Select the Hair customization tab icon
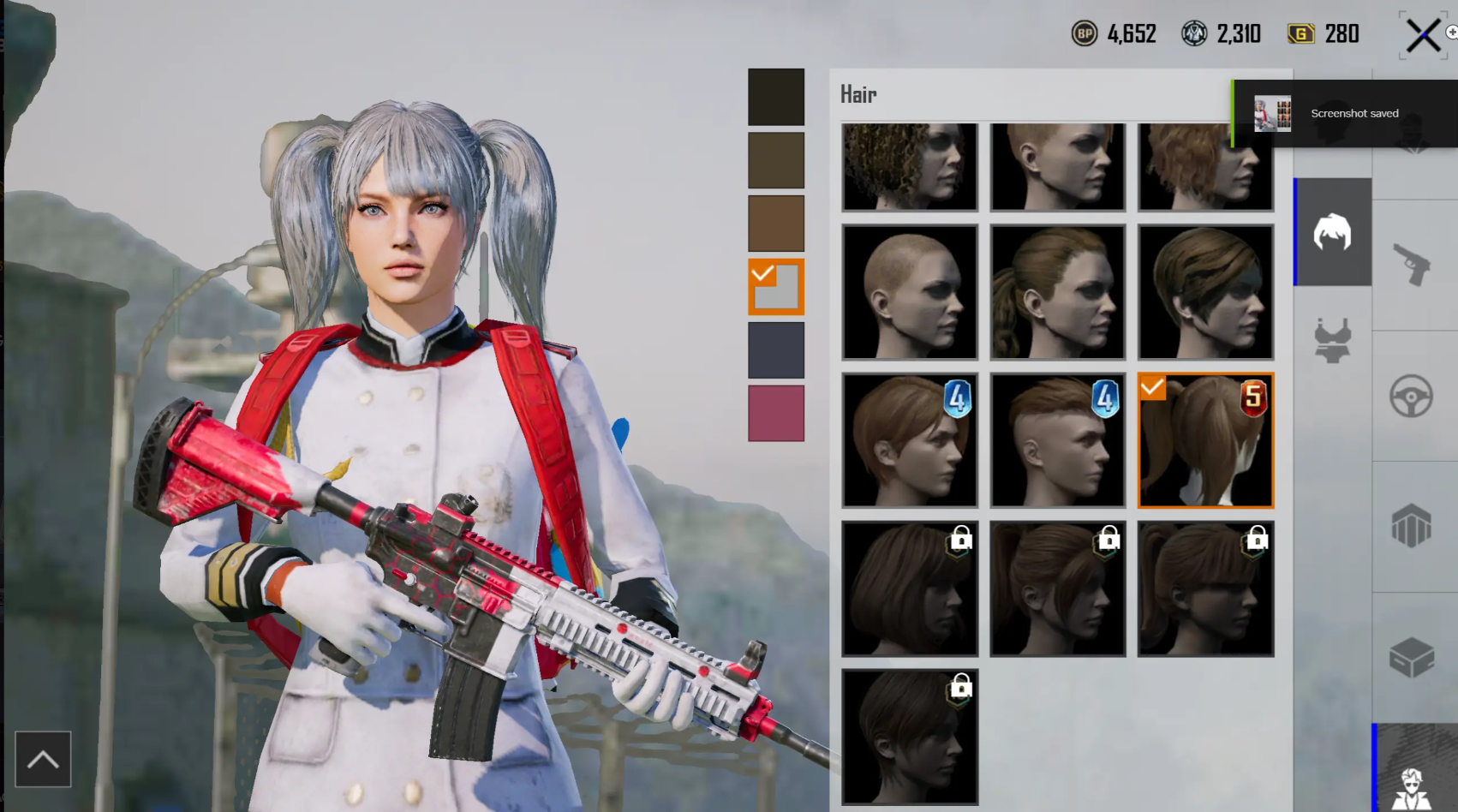 (x=1333, y=232)
